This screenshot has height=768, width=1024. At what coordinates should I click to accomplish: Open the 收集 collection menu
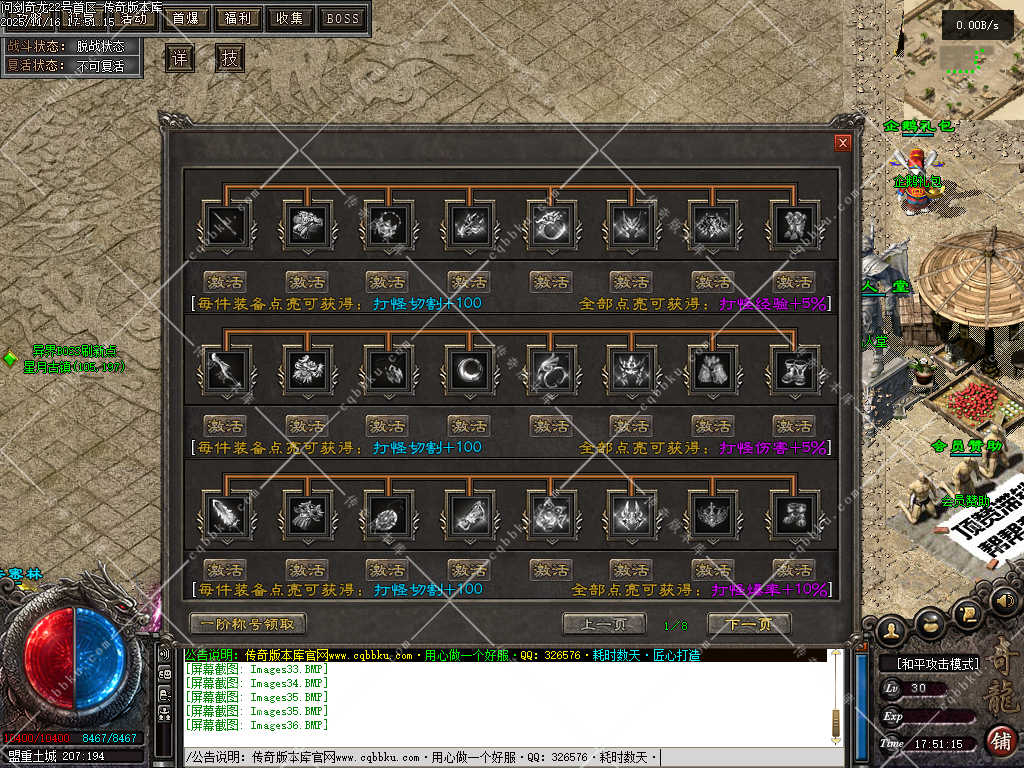pyautogui.click(x=290, y=18)
